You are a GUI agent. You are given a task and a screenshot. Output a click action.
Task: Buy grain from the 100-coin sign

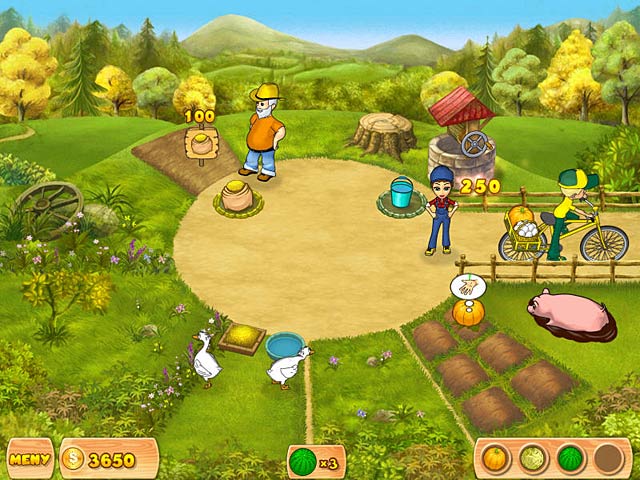[203, 142]
